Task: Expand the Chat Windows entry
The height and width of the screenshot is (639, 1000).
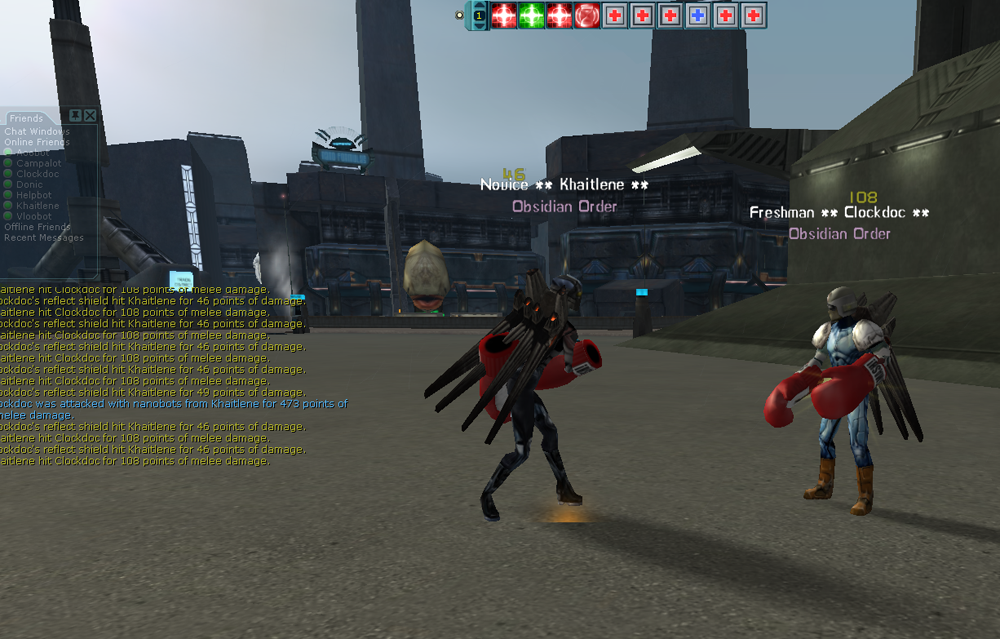Action: coord(37,131)
